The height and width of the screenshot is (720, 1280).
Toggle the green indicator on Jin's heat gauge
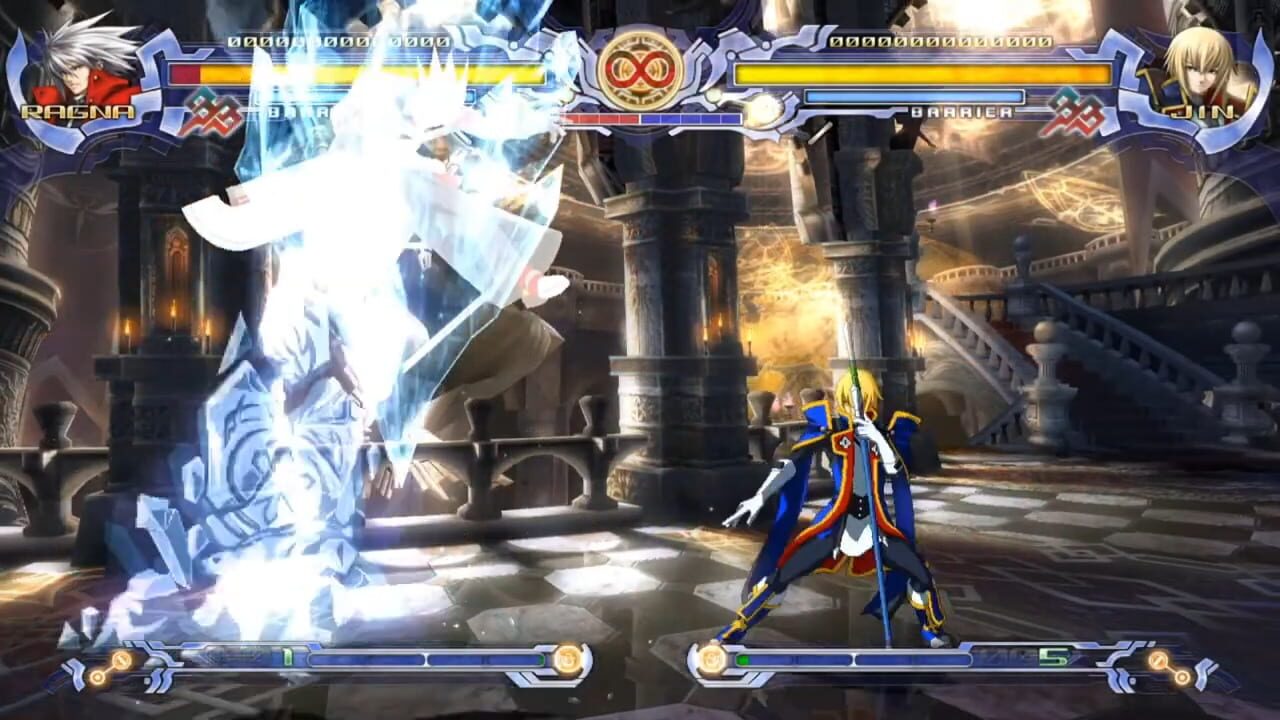742,658
